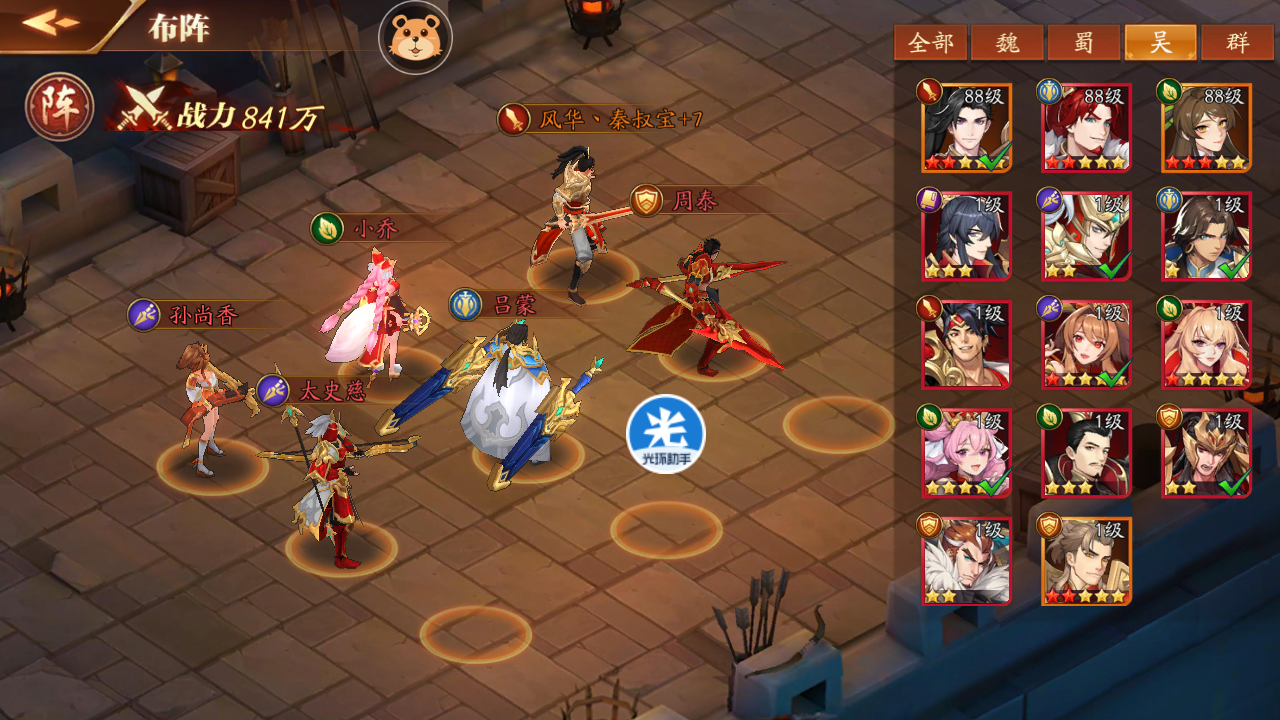Pick the blonde woman hero portrait
This screenshot has height=720, width=1280.
1206,344
